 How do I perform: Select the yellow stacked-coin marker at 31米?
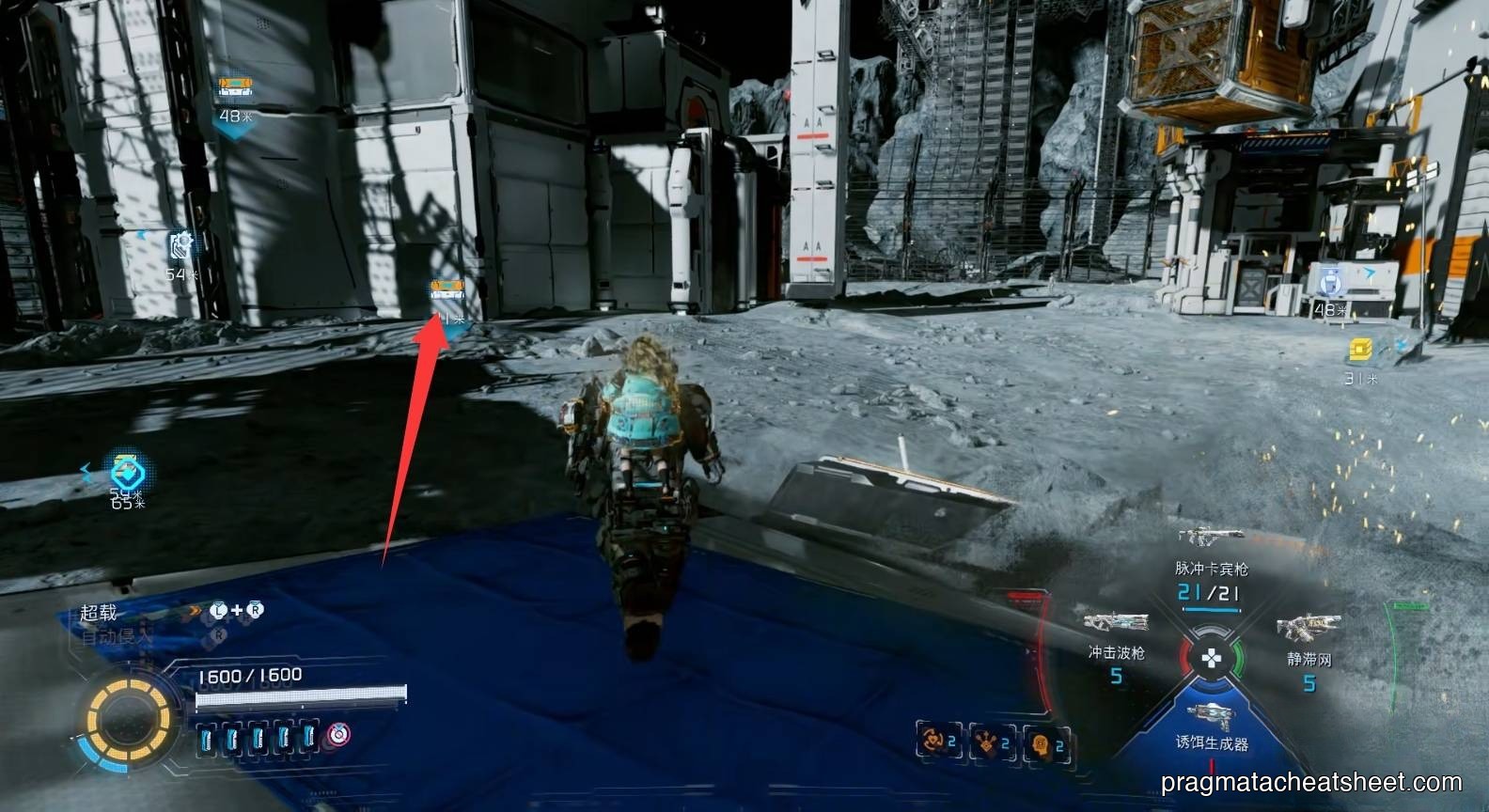(1359, 351)
